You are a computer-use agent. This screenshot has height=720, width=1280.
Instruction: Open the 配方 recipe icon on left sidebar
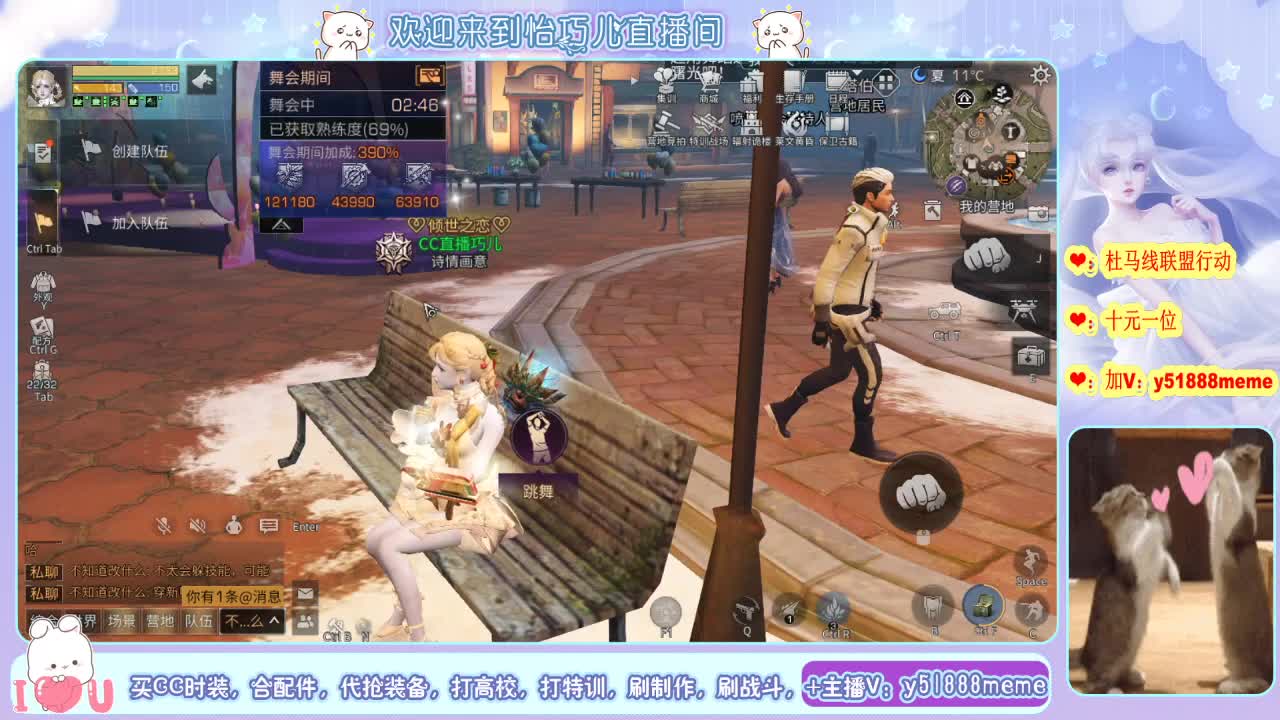click(40, 328)
